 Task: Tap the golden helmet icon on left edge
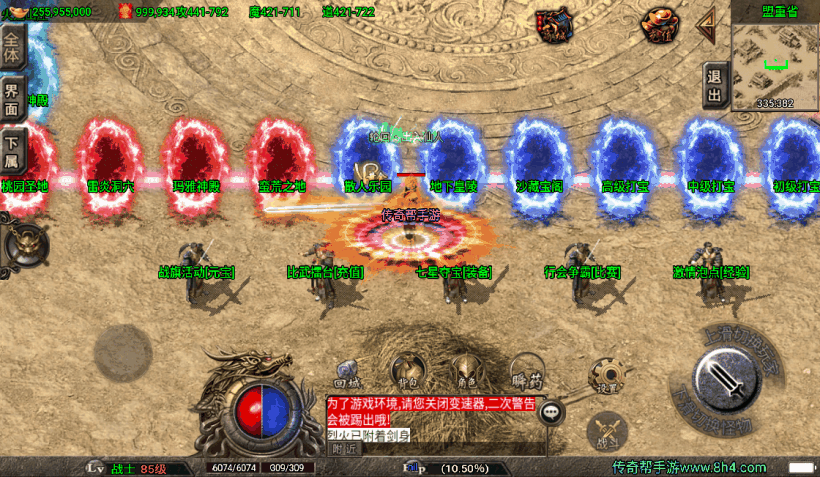pyautogui.click(x=24, y=241)
